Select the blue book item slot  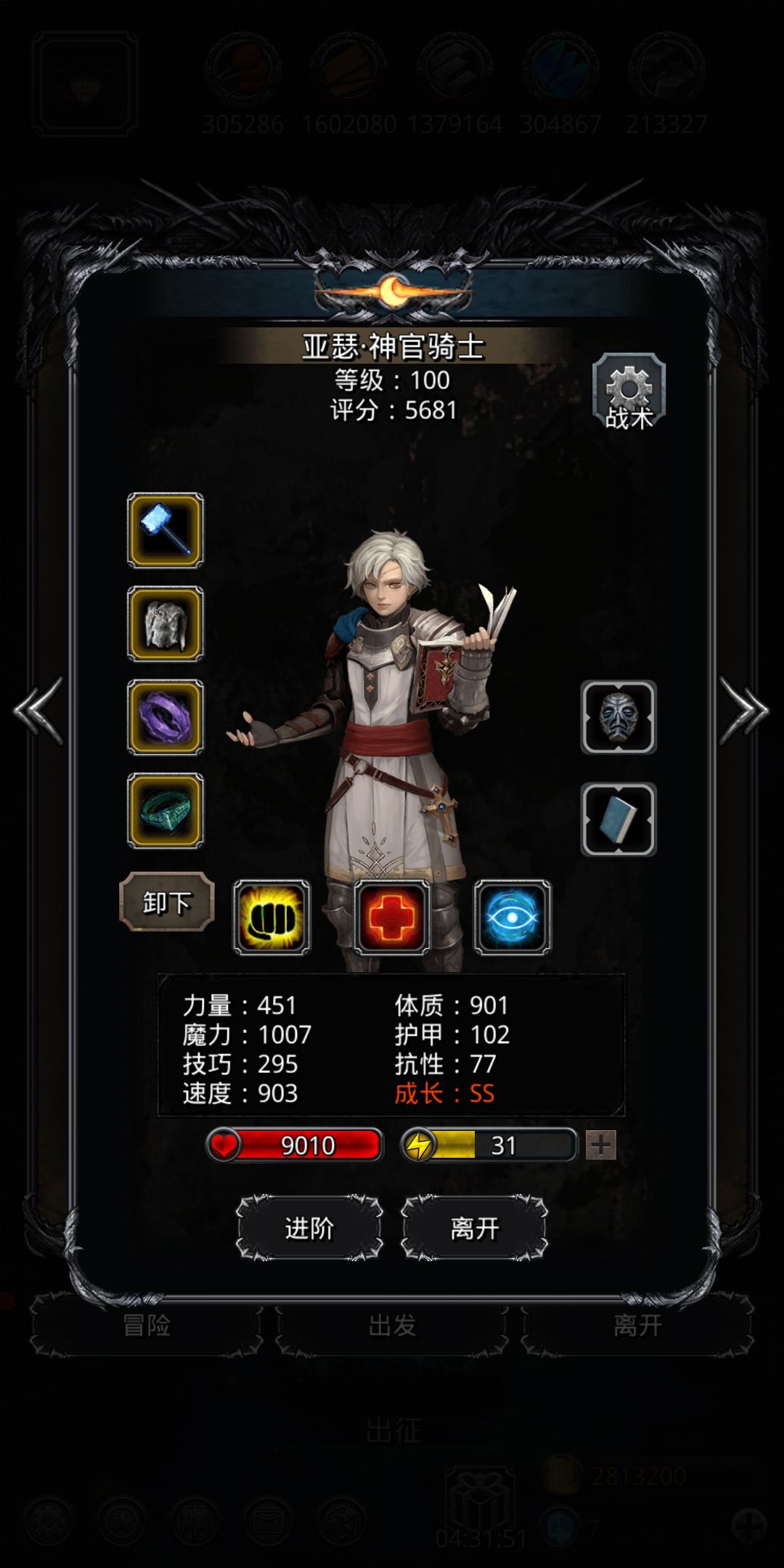(618, 820)
